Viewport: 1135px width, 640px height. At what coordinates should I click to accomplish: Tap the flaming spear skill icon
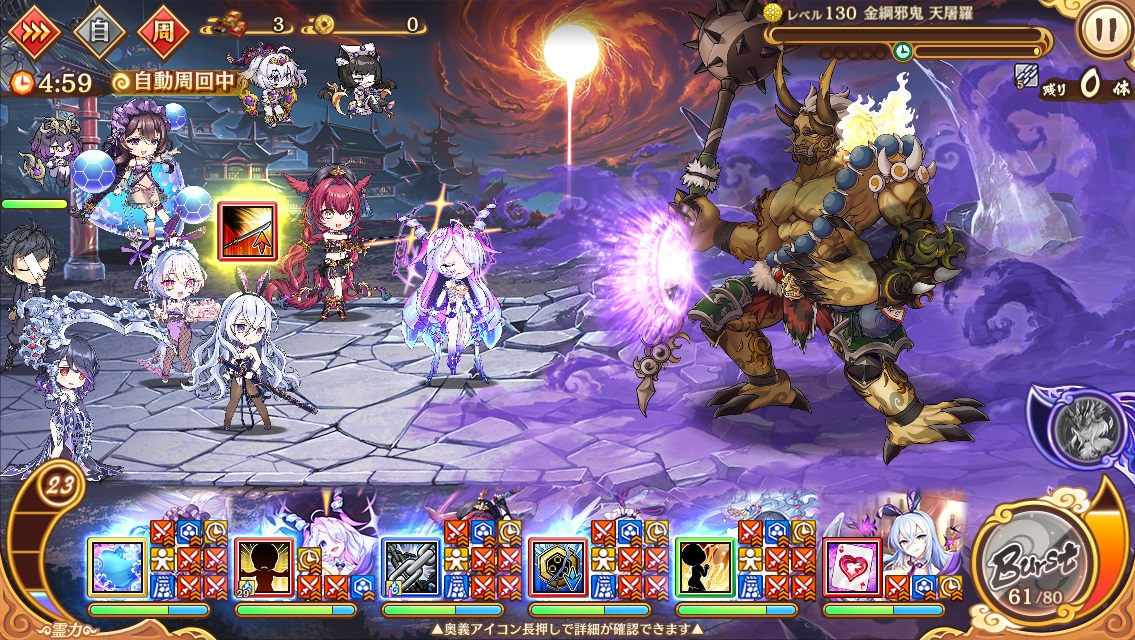[x=246, y=229]
